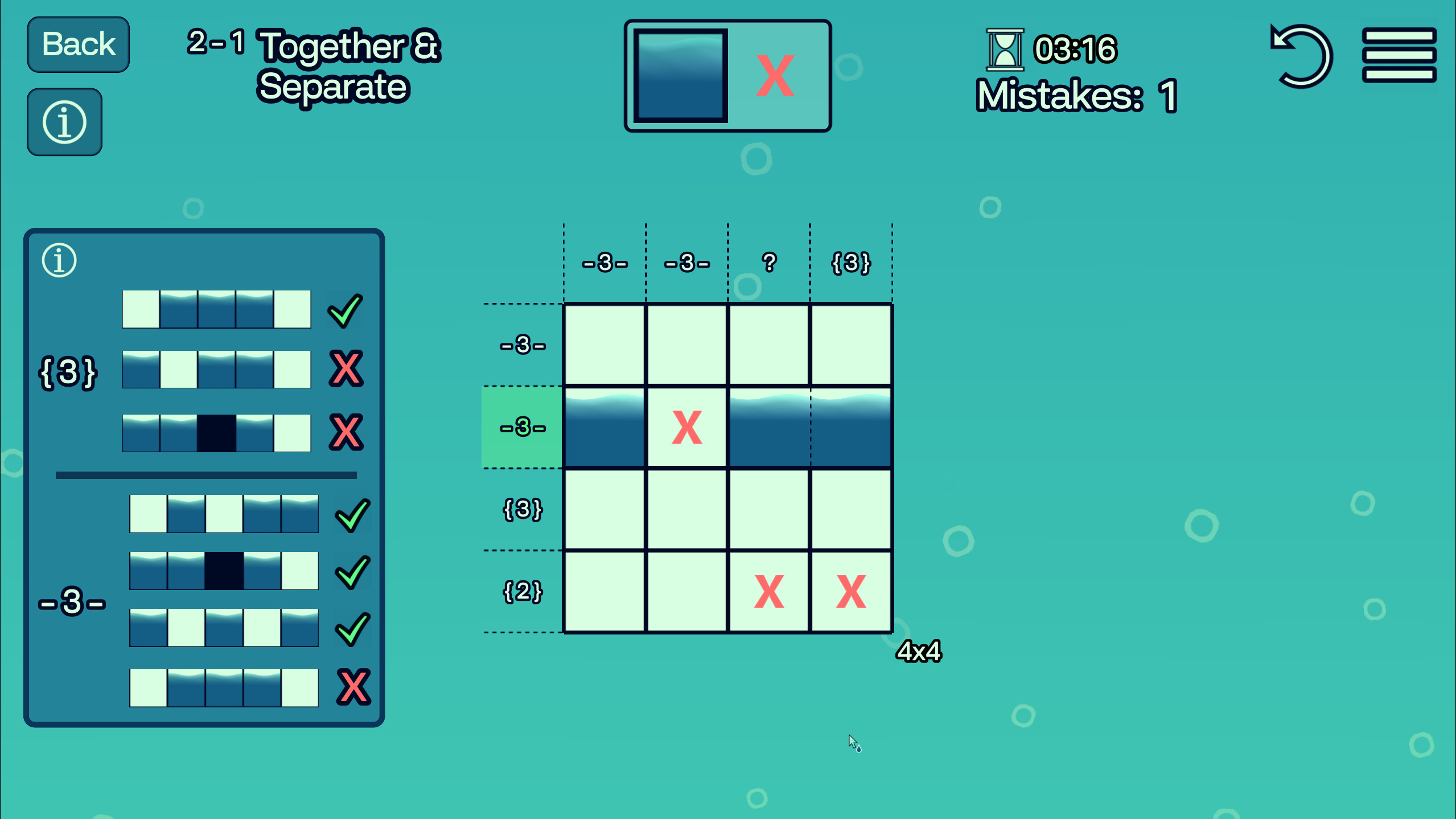Toggle the water tile in the brush selector

[x=681, y=76]
